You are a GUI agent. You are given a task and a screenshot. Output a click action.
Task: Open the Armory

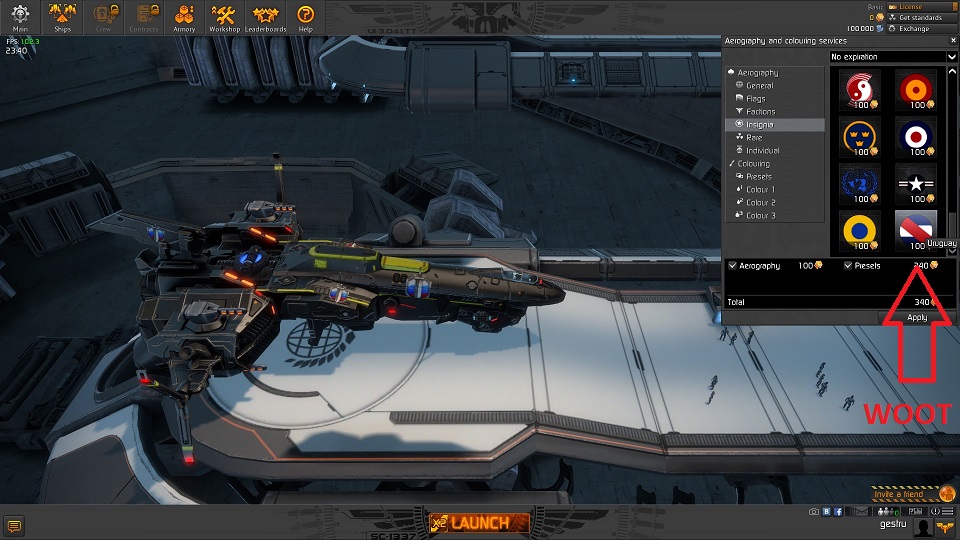coord(184,16)
